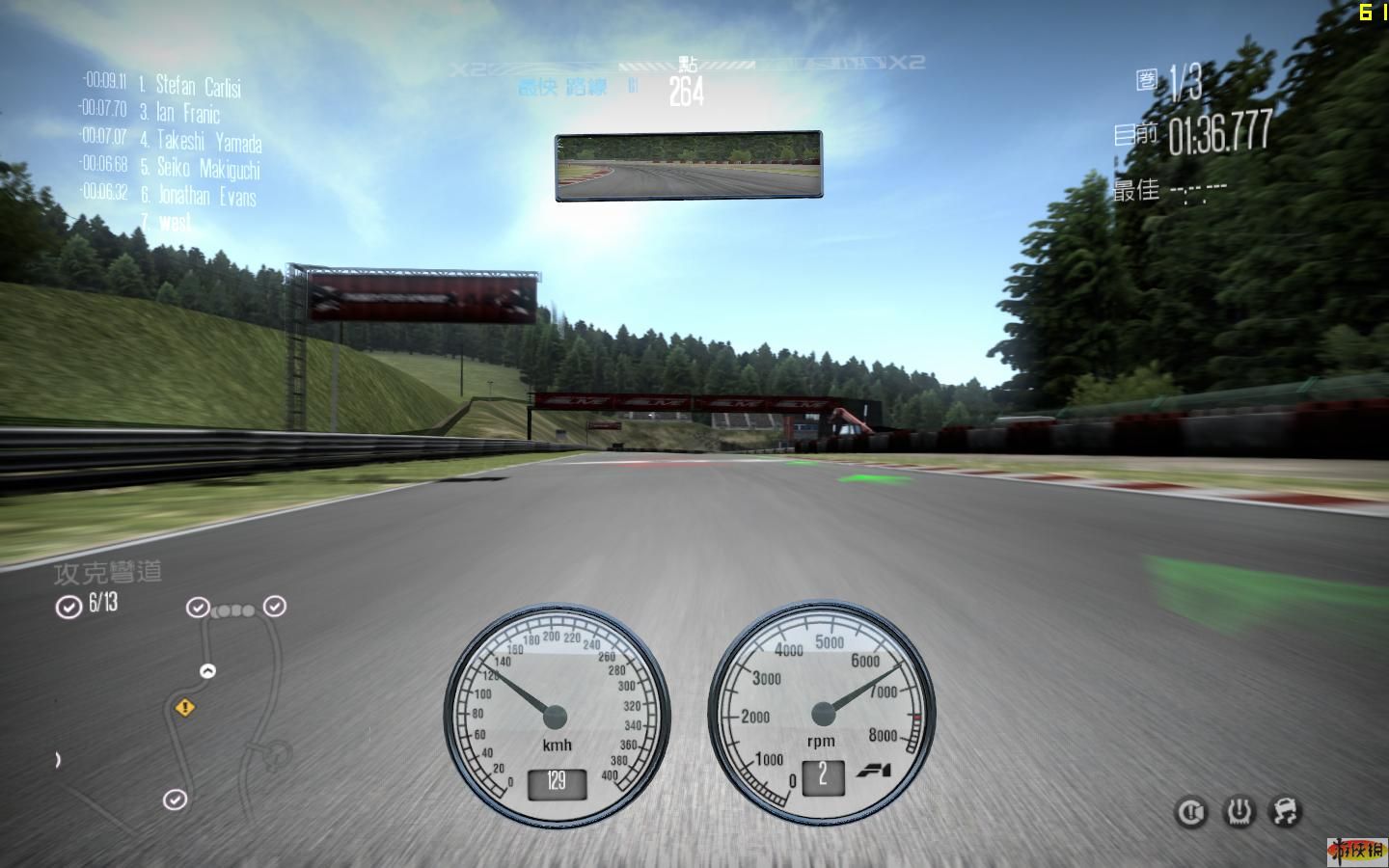This screenshot has width=1389, height=868.
Task: Choose Ian Franic in the standings
Action: [187, 113]
